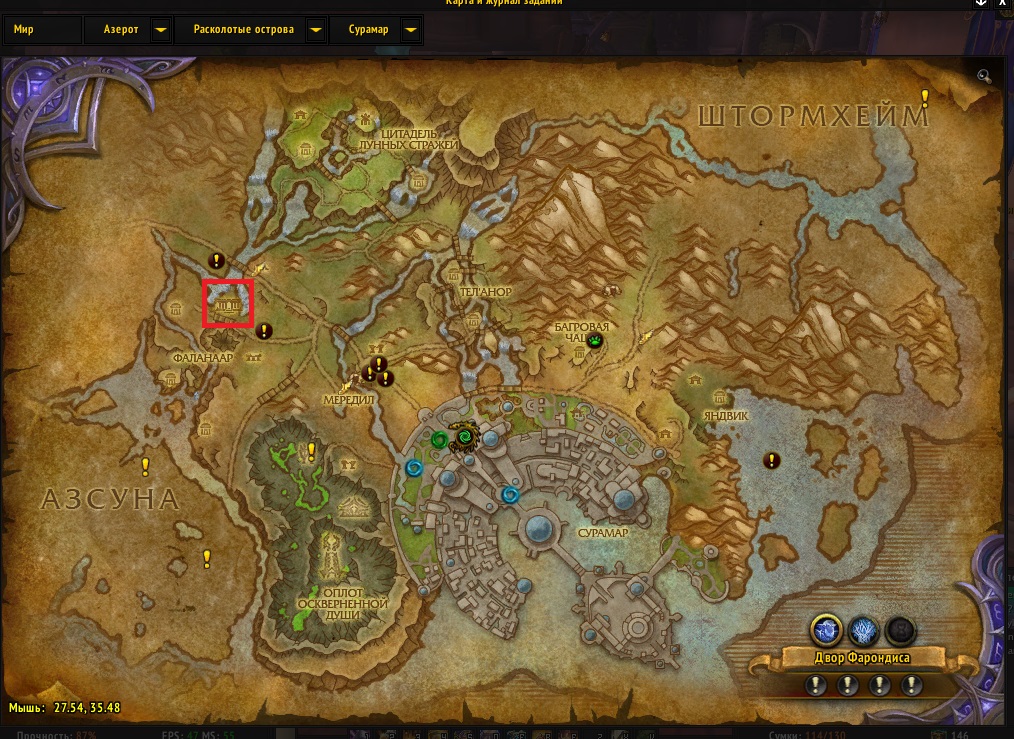Viewport: 1014px width, 739px height.
Task: Open the Сурамар zone dropdown arrow
Action: click(x=409, y=30)
